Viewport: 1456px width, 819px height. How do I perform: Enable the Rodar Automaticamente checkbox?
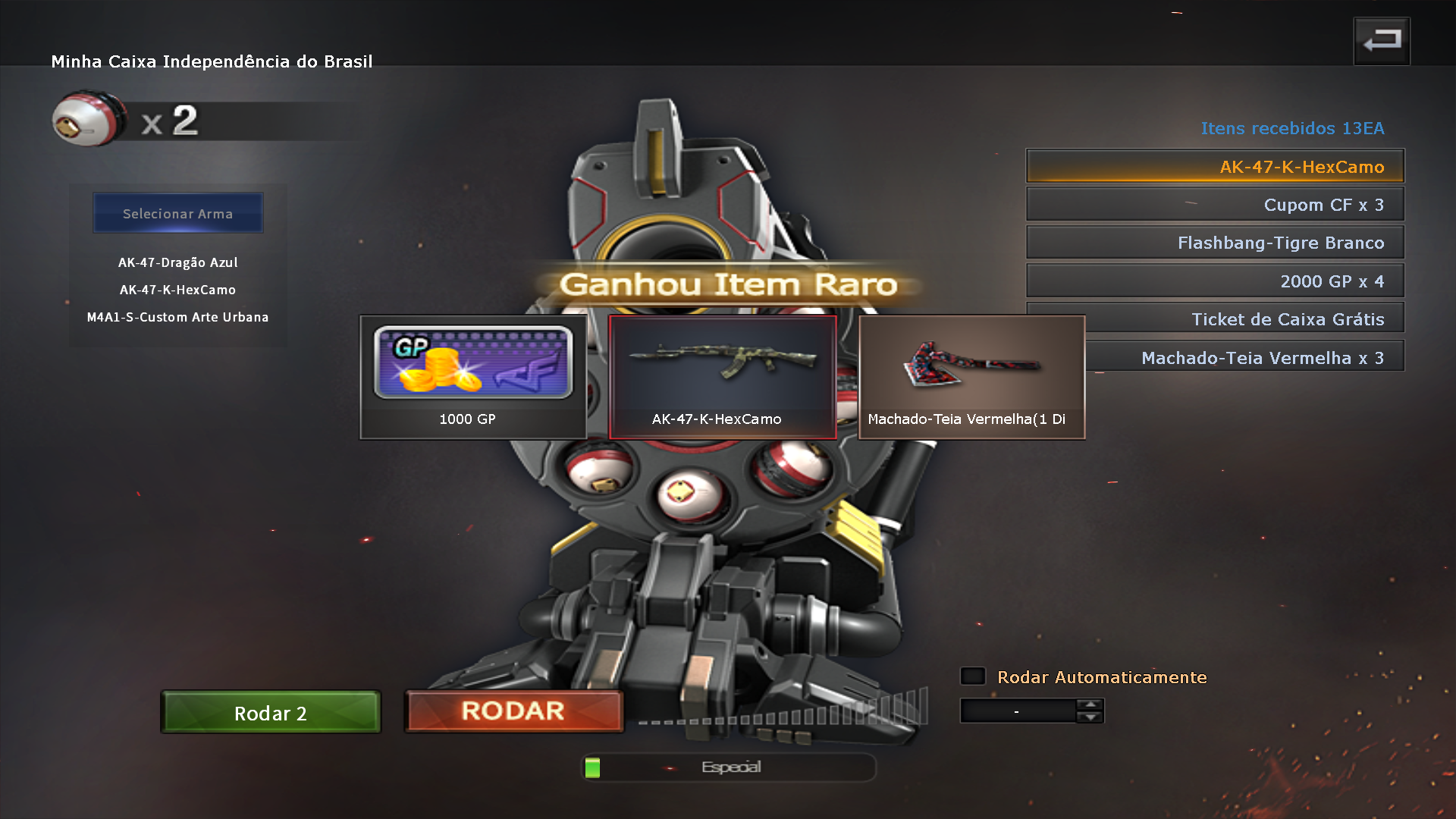pyautogui.click(x=973, y=676)
